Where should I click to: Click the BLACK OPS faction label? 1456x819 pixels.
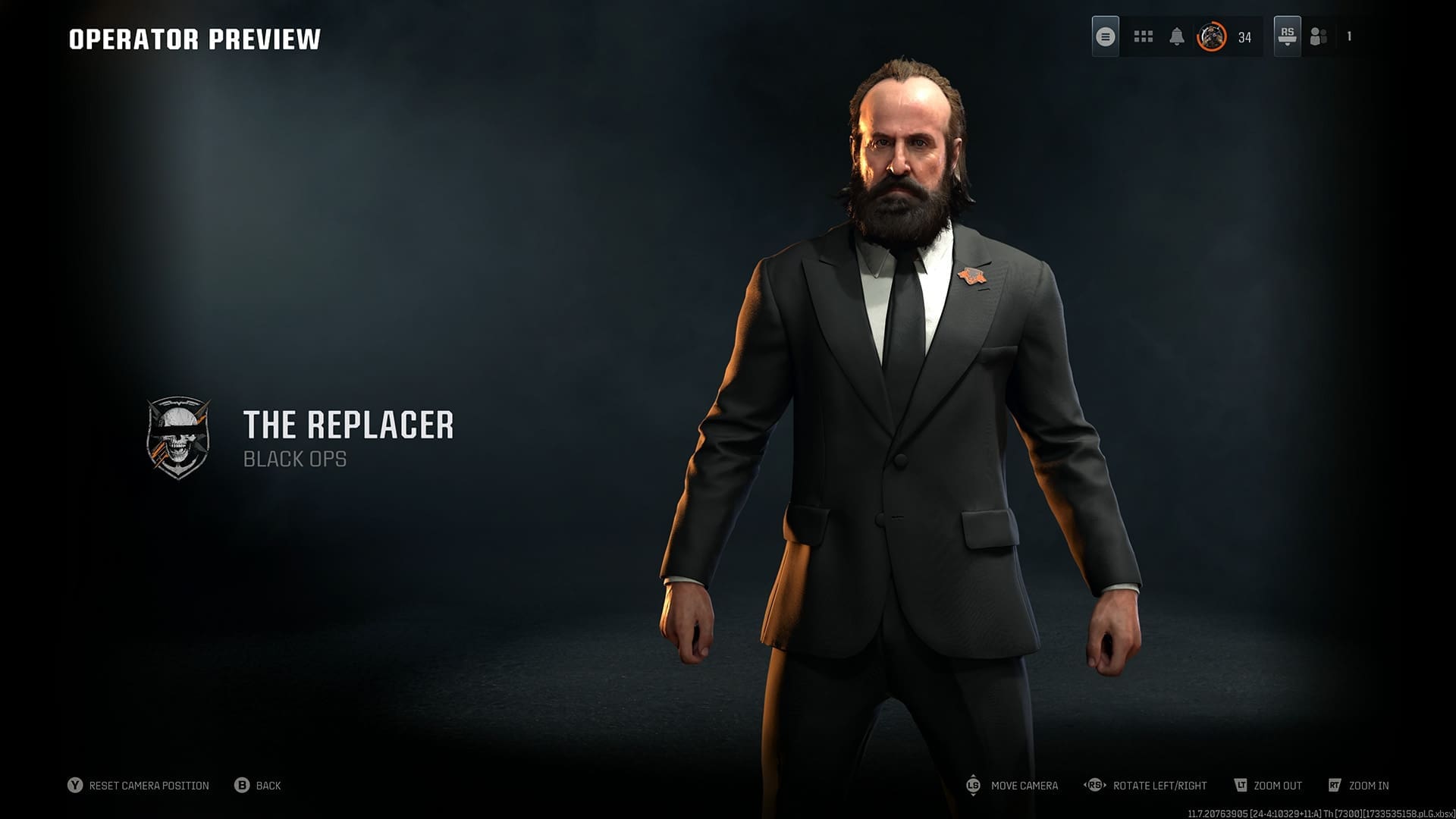294,459
